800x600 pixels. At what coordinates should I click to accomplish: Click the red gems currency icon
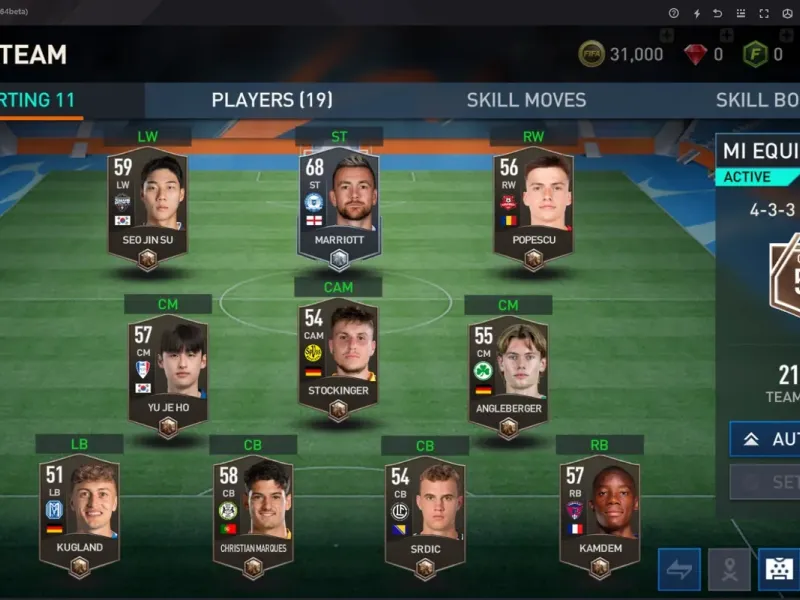pyautogui.click(x=696, y=54)
